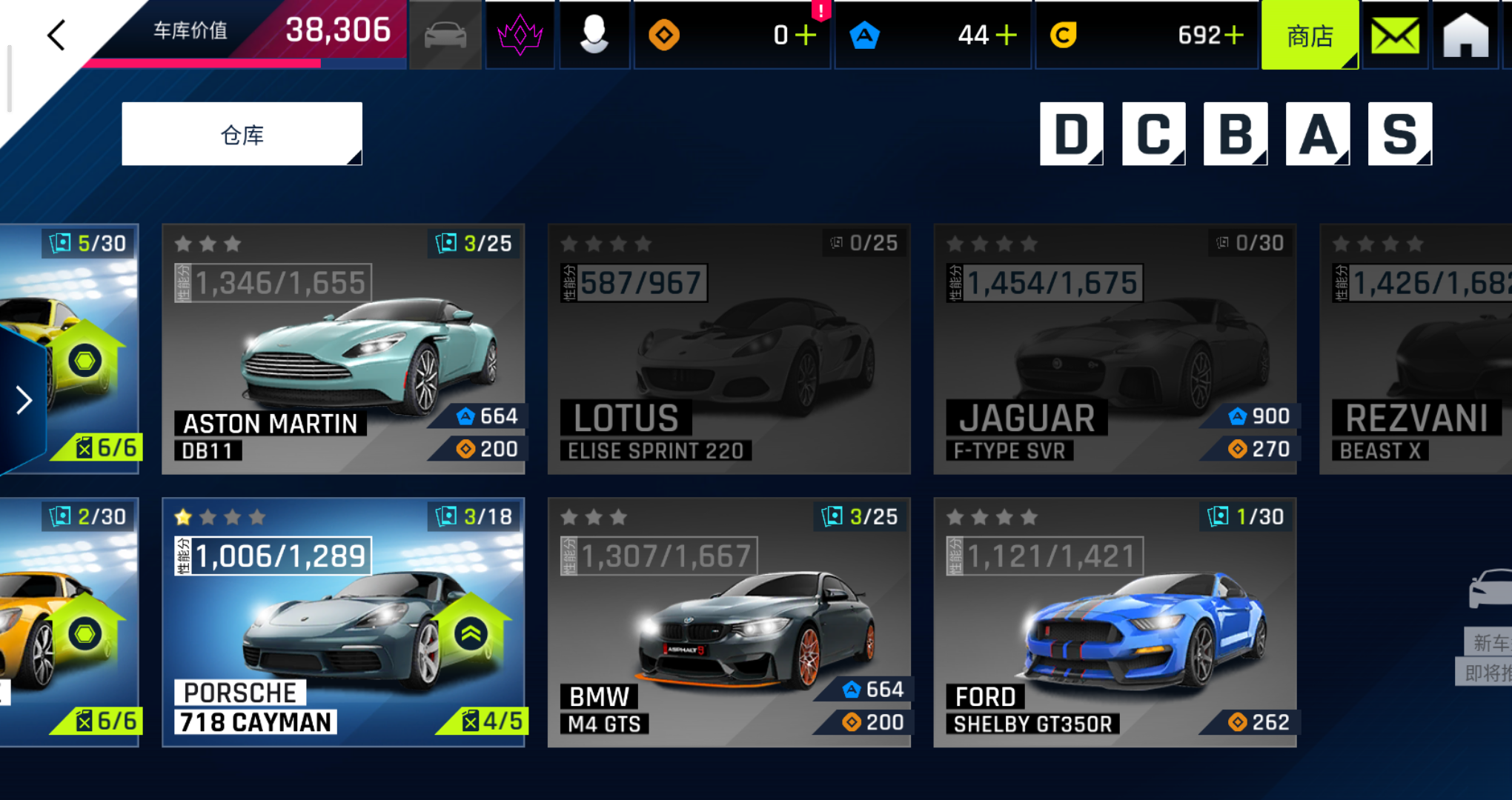Image resolution: width=1512 pixels, height=800 pixels.
Task: Select the Aston Martin DB11 card
Action: (x=343, y=349)
